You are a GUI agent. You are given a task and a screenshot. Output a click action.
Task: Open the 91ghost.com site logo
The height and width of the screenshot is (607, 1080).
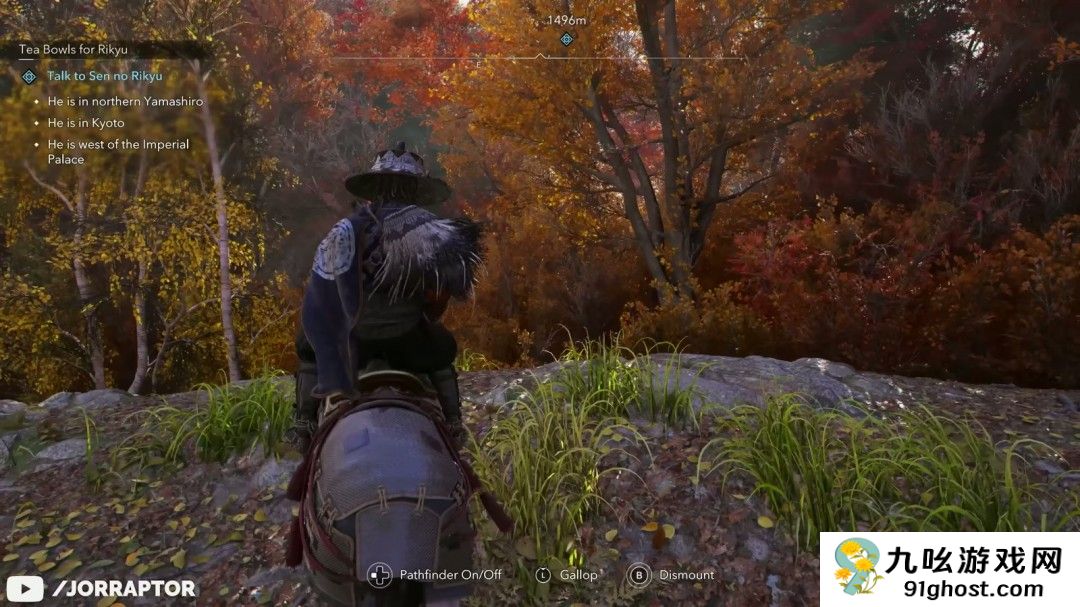coord(949,569)
